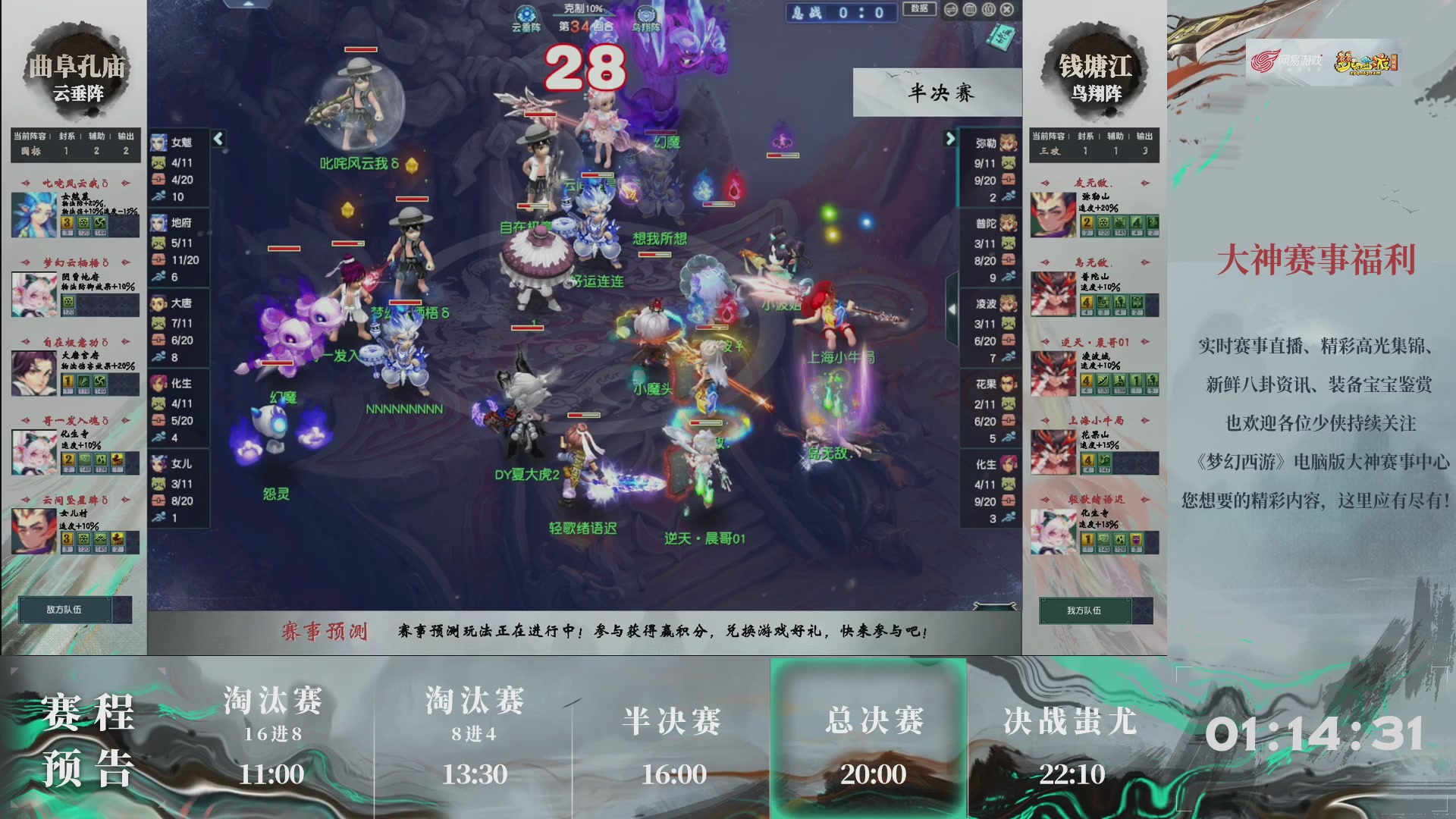Click the swap arrows icon beside 数据 button
Screen dimensions: 1456x819
tap(950, 10)
